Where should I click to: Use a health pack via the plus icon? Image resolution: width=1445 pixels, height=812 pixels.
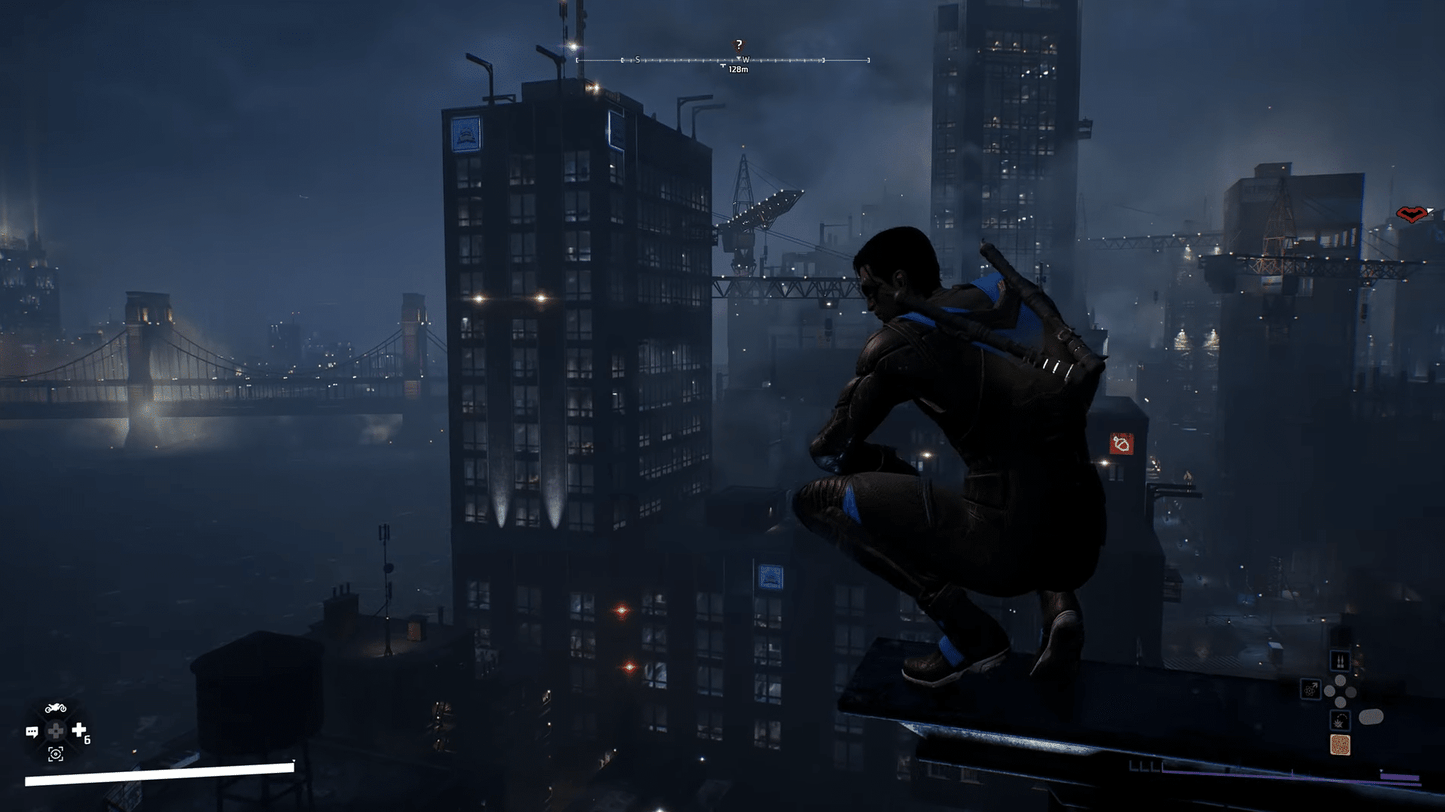79,731
